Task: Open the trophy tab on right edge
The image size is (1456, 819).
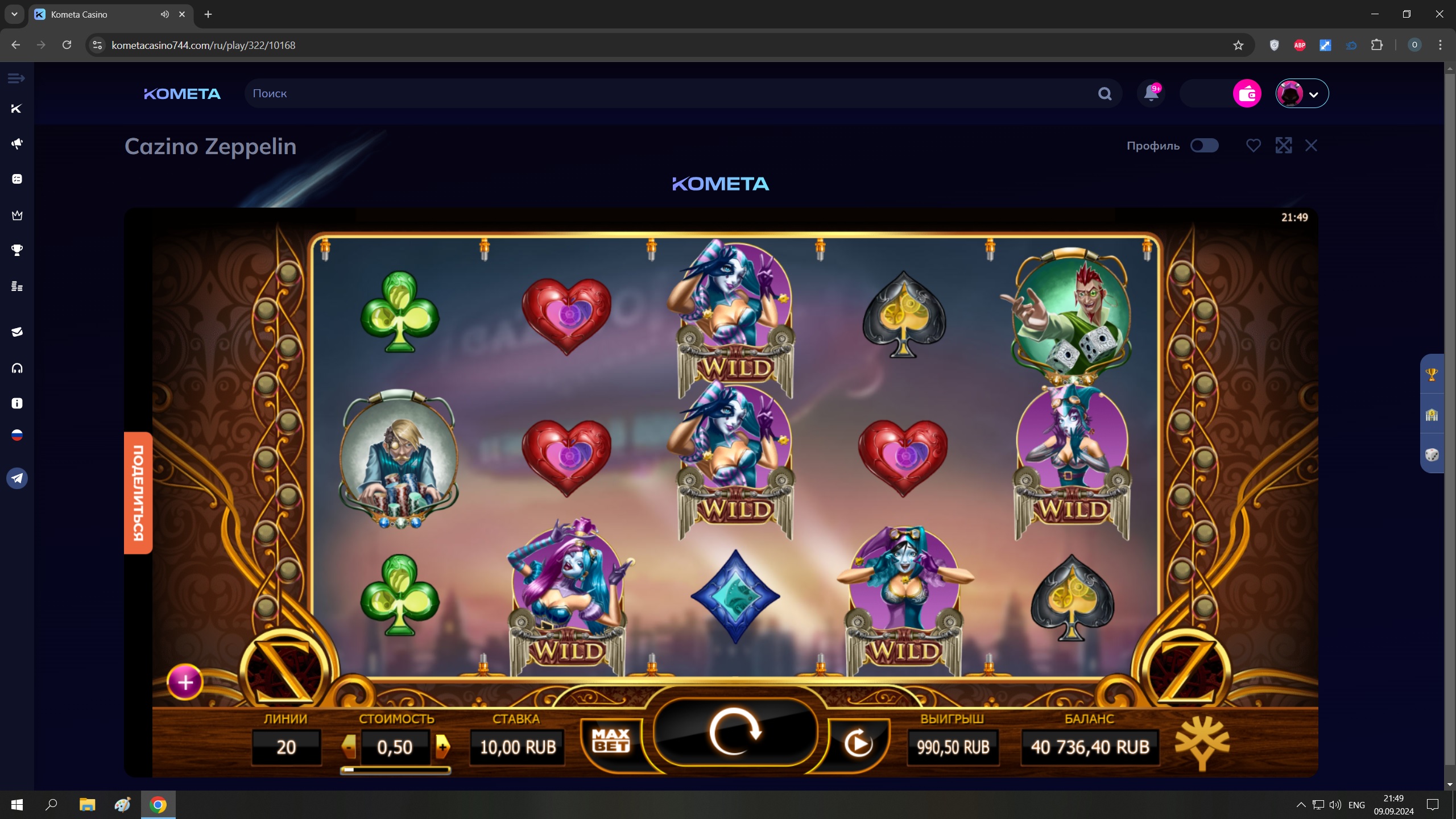Action: click(x=1432, y=374)
